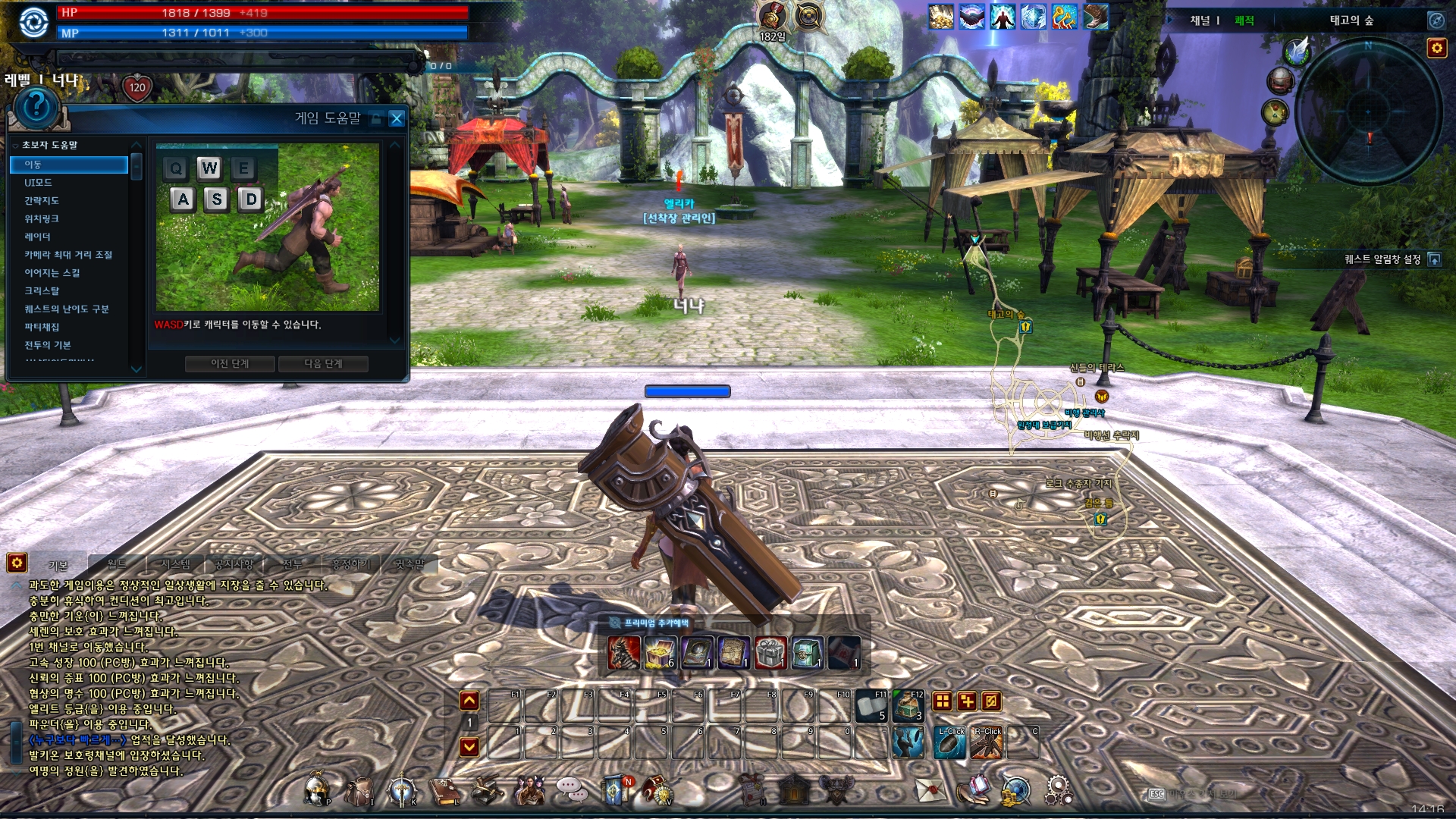Viewport: 1456px width, 819px height.
Task: Open the mail envelope icon
Action: point(930,789)
